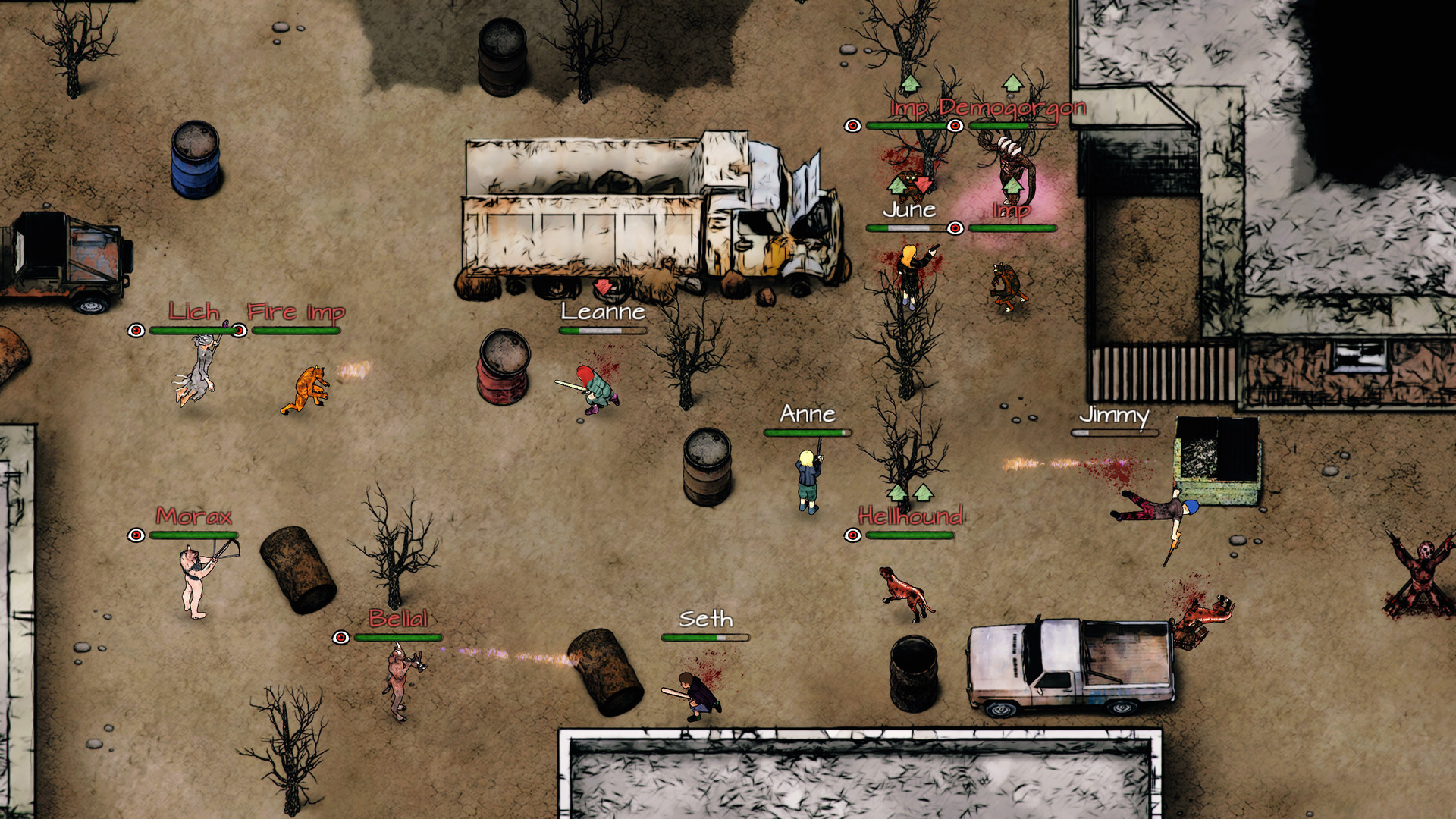Click the eye icon beside Belial's health bar

point(341,637)
